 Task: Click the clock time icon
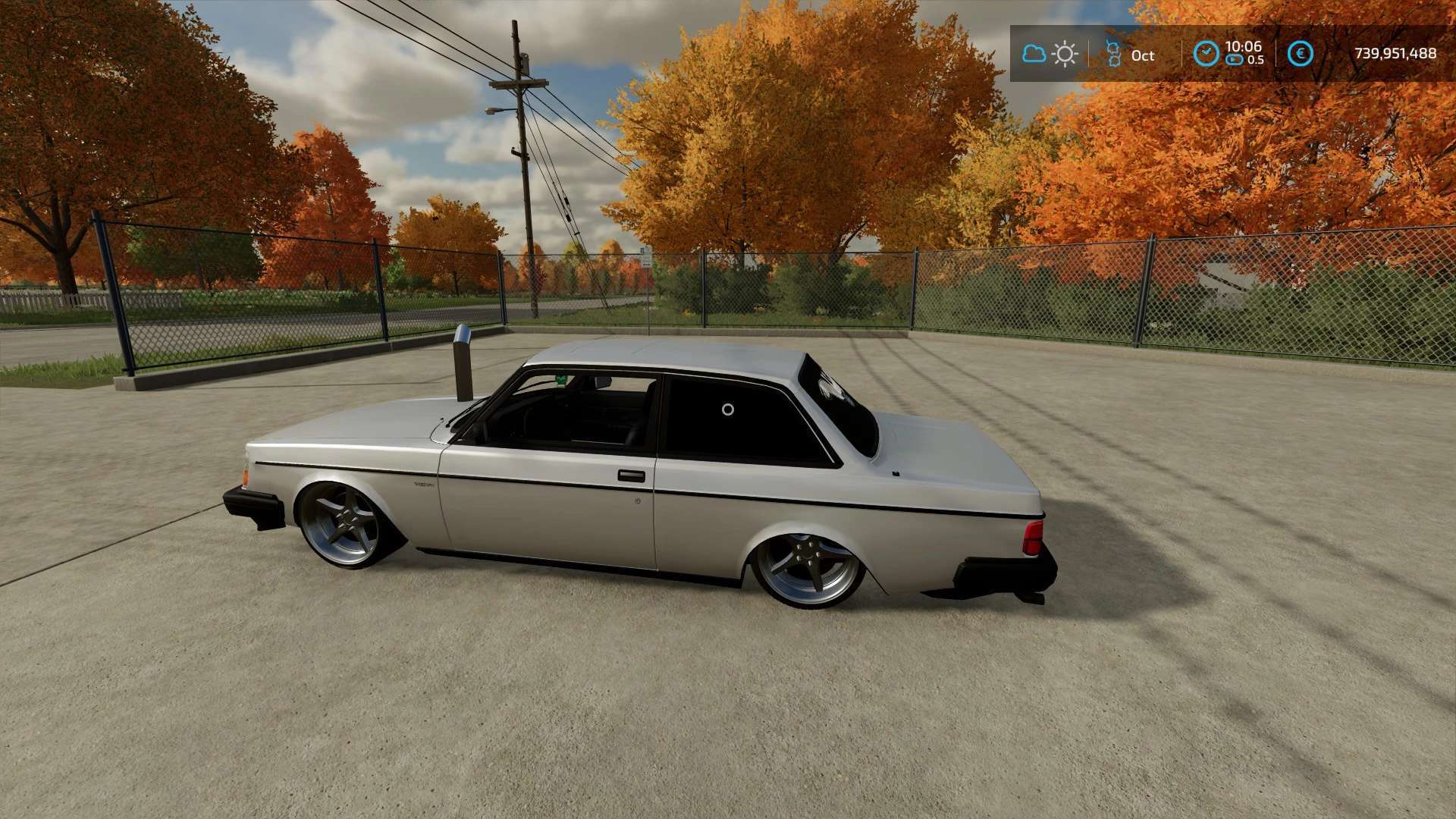1206,54
